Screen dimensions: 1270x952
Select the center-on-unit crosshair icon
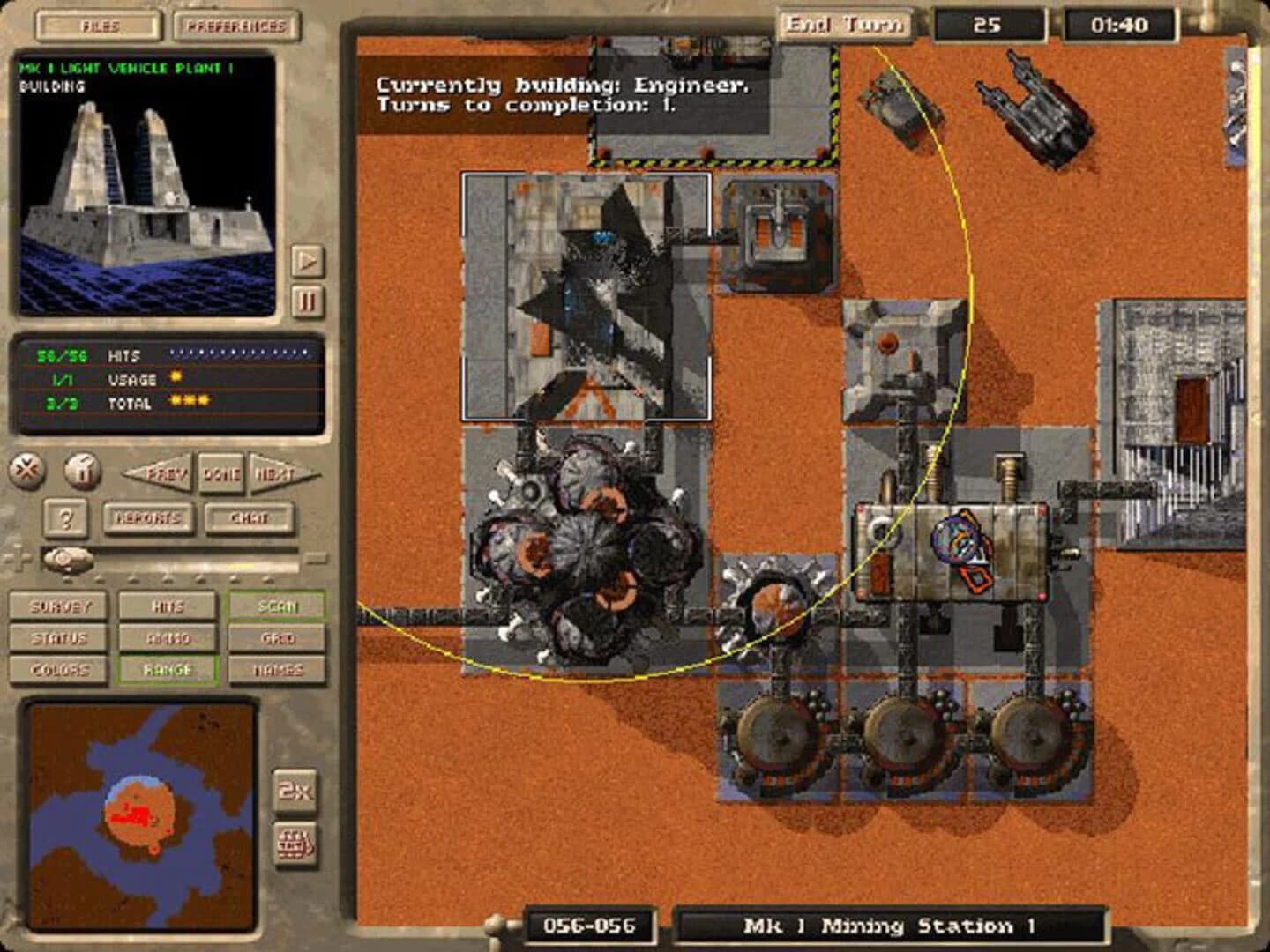tap(26, 471)
